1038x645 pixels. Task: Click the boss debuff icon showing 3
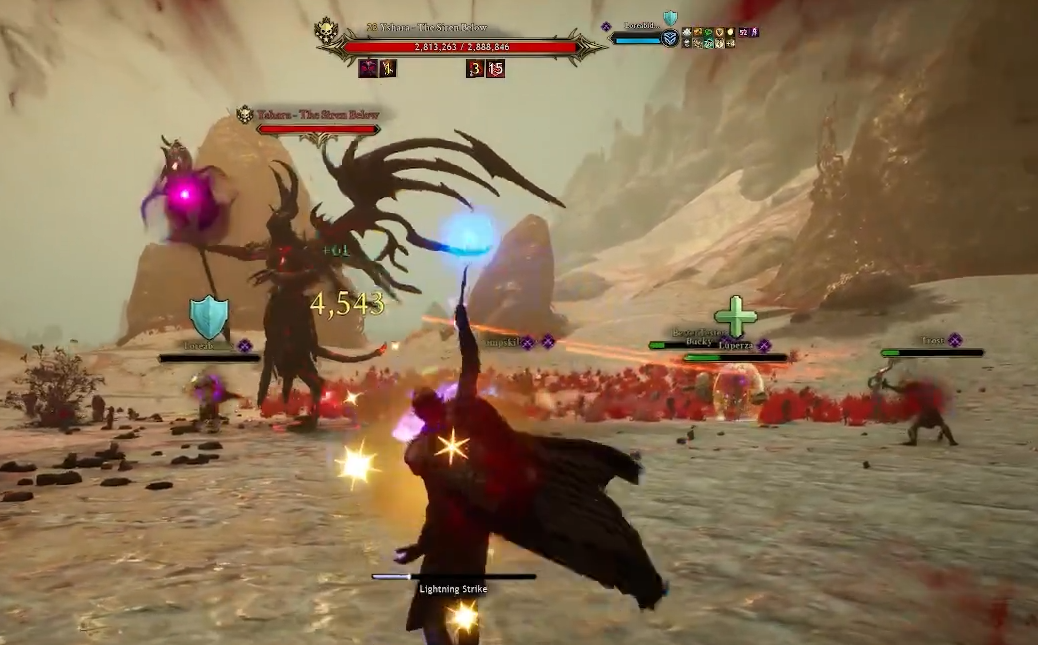pyautogui.click(x=475, y=68)
